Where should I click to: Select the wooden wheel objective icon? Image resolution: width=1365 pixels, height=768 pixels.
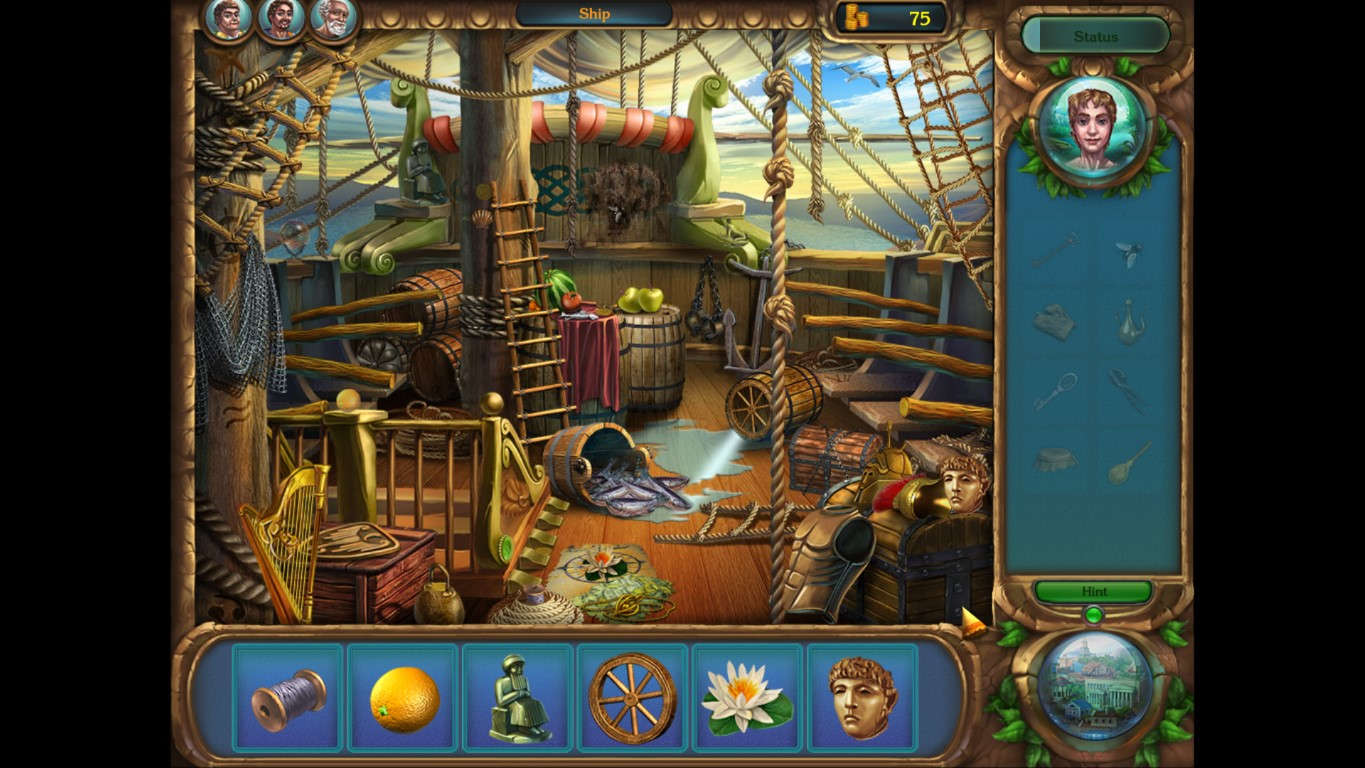coord(632,695)
